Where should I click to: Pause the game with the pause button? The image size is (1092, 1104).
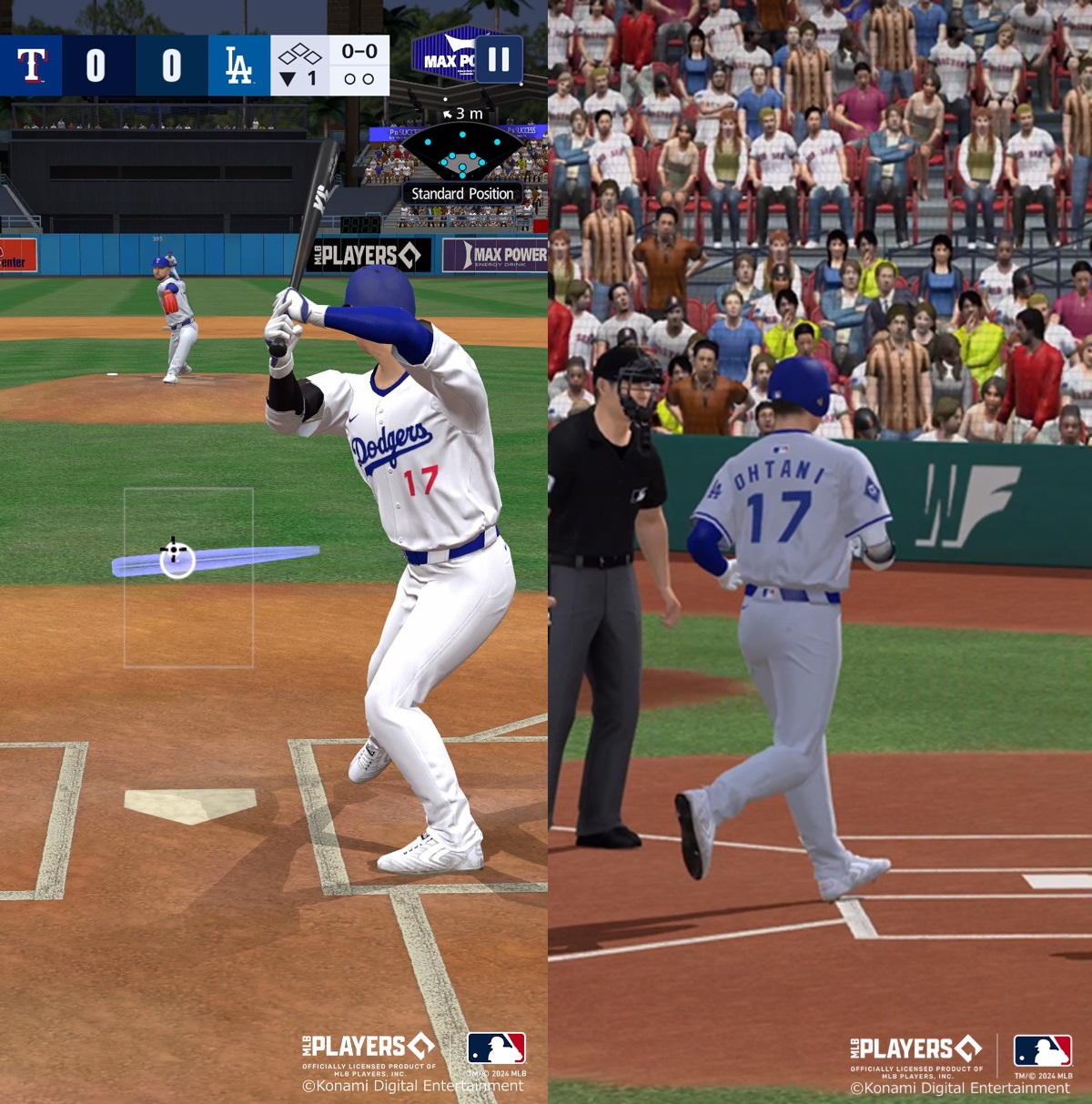pos(499,60)
